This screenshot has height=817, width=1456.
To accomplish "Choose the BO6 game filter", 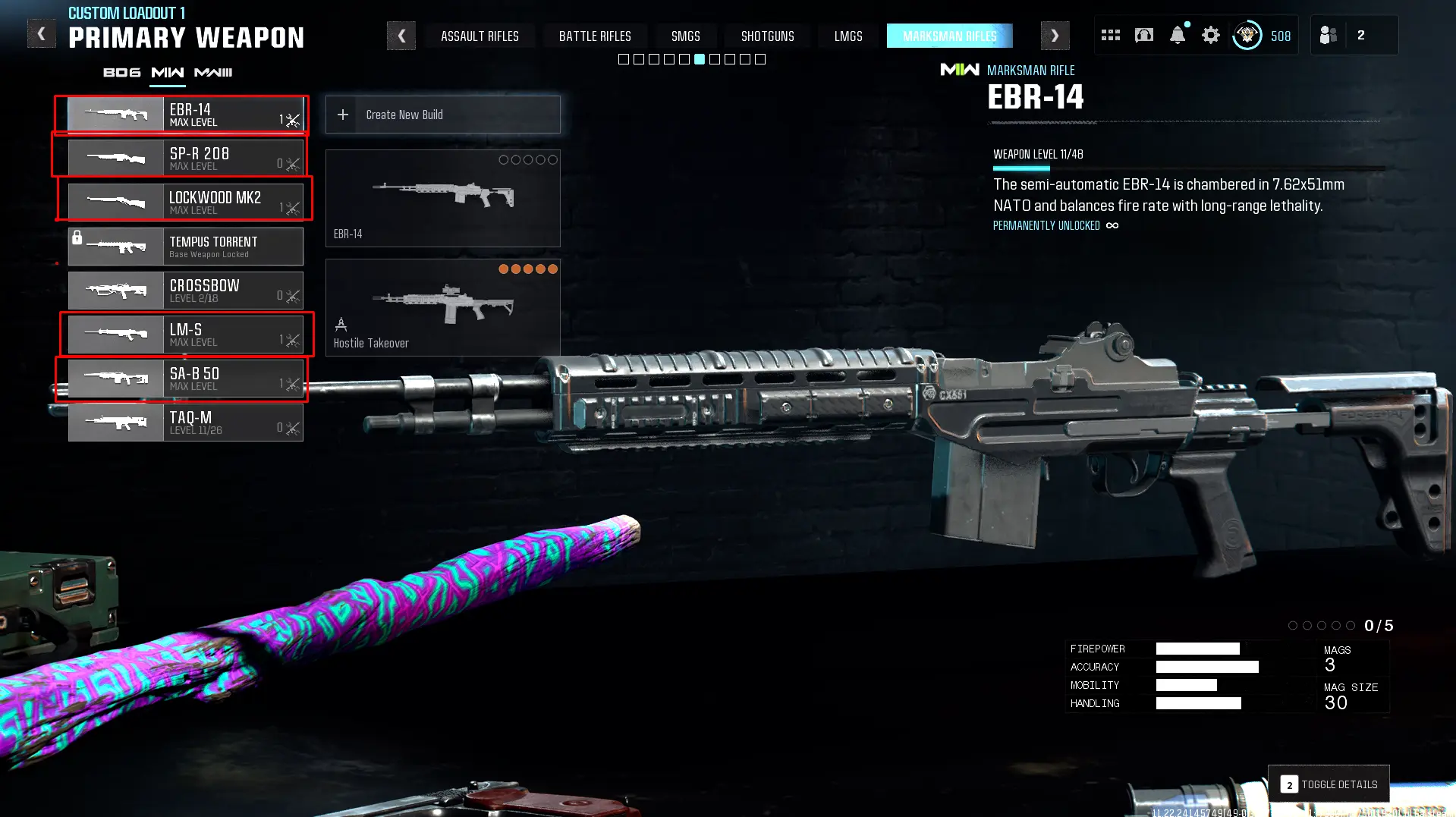I will (x=122, y=73).
